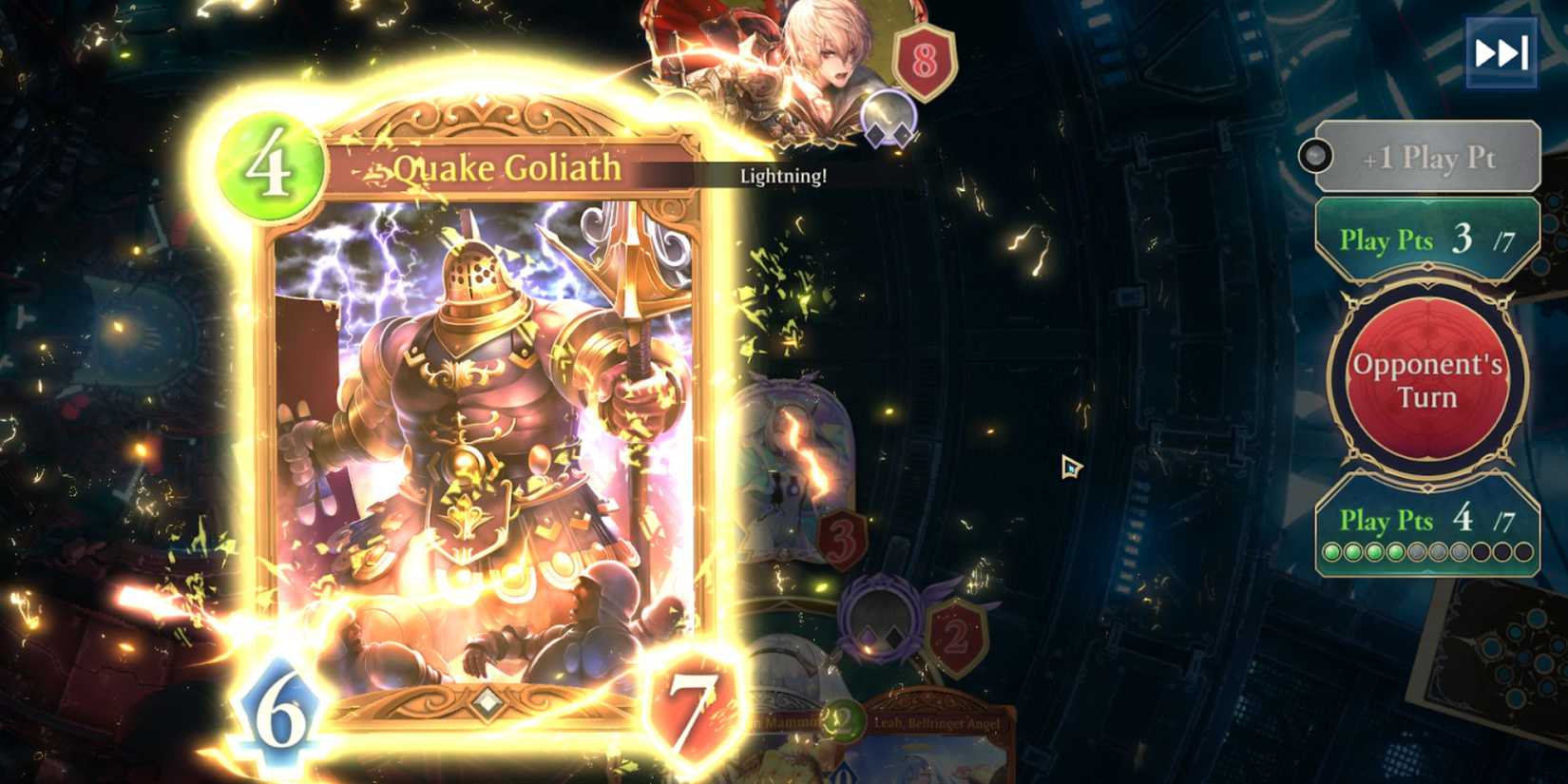Click Quake Goliath's red 7 defense shield
This screenshot has width=1568, height=784.
(691, 704)
